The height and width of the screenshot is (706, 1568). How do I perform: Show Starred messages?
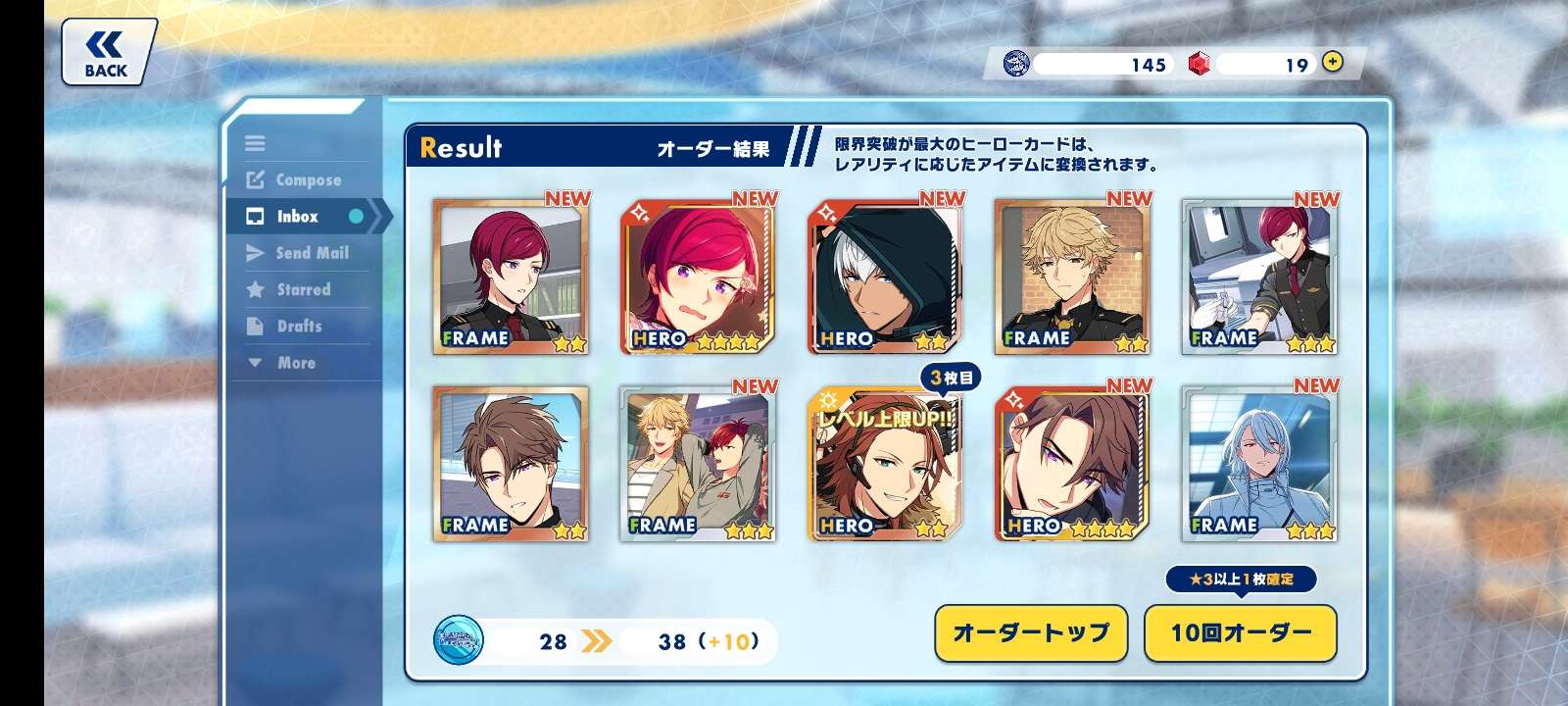[303, 289]
